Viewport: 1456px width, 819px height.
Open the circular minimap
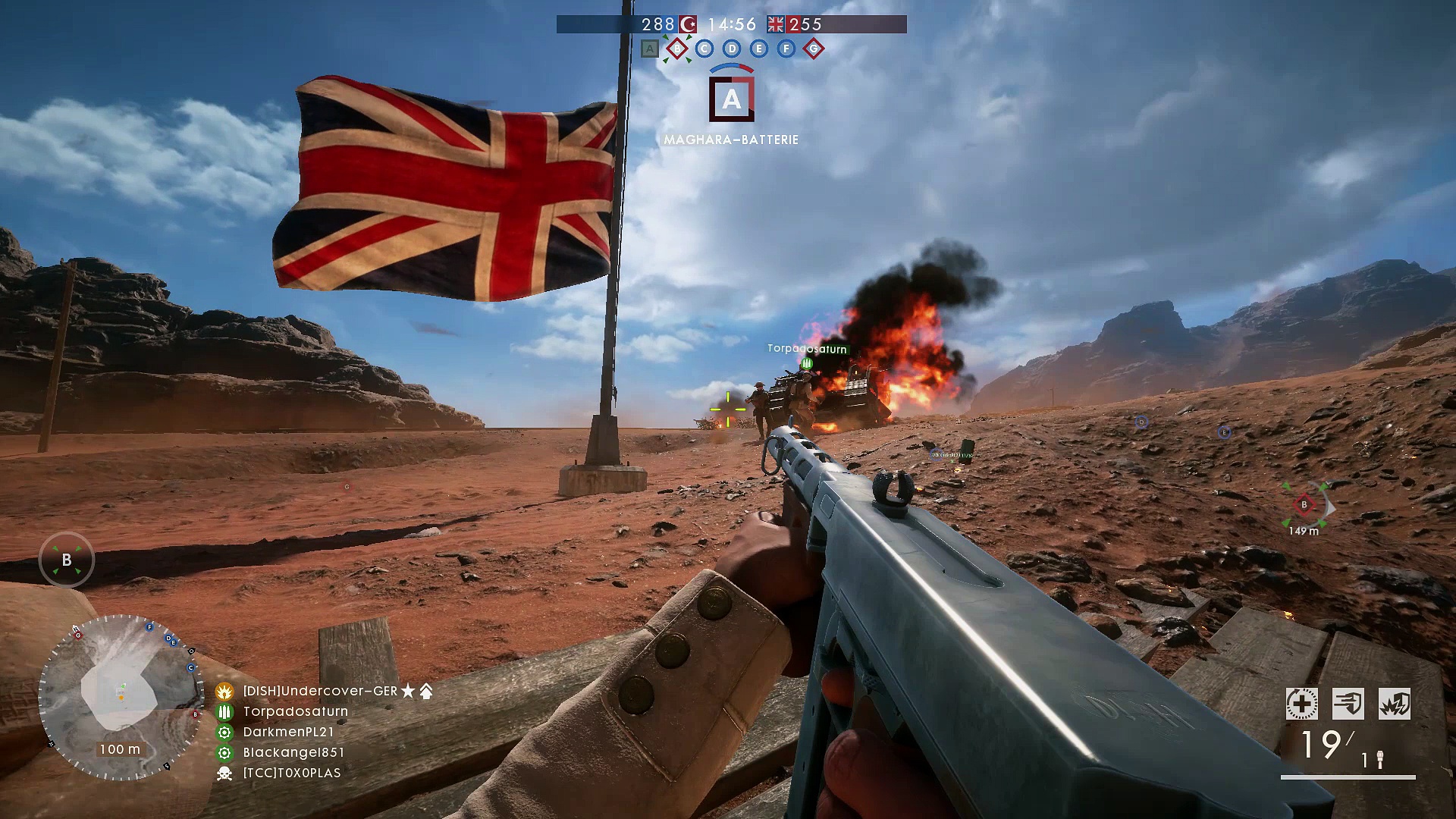click(121, 698)
